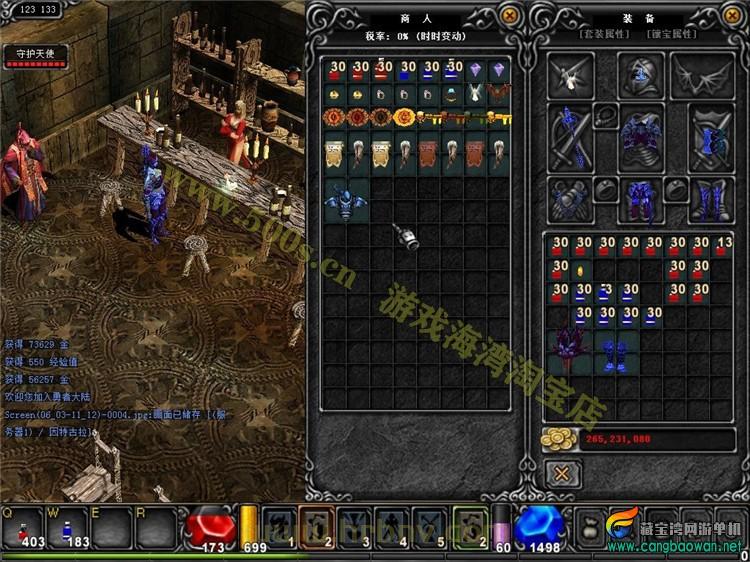Close the equipment (装备) window
This screenshot has width=750, height=562.
tap(734, 16)
